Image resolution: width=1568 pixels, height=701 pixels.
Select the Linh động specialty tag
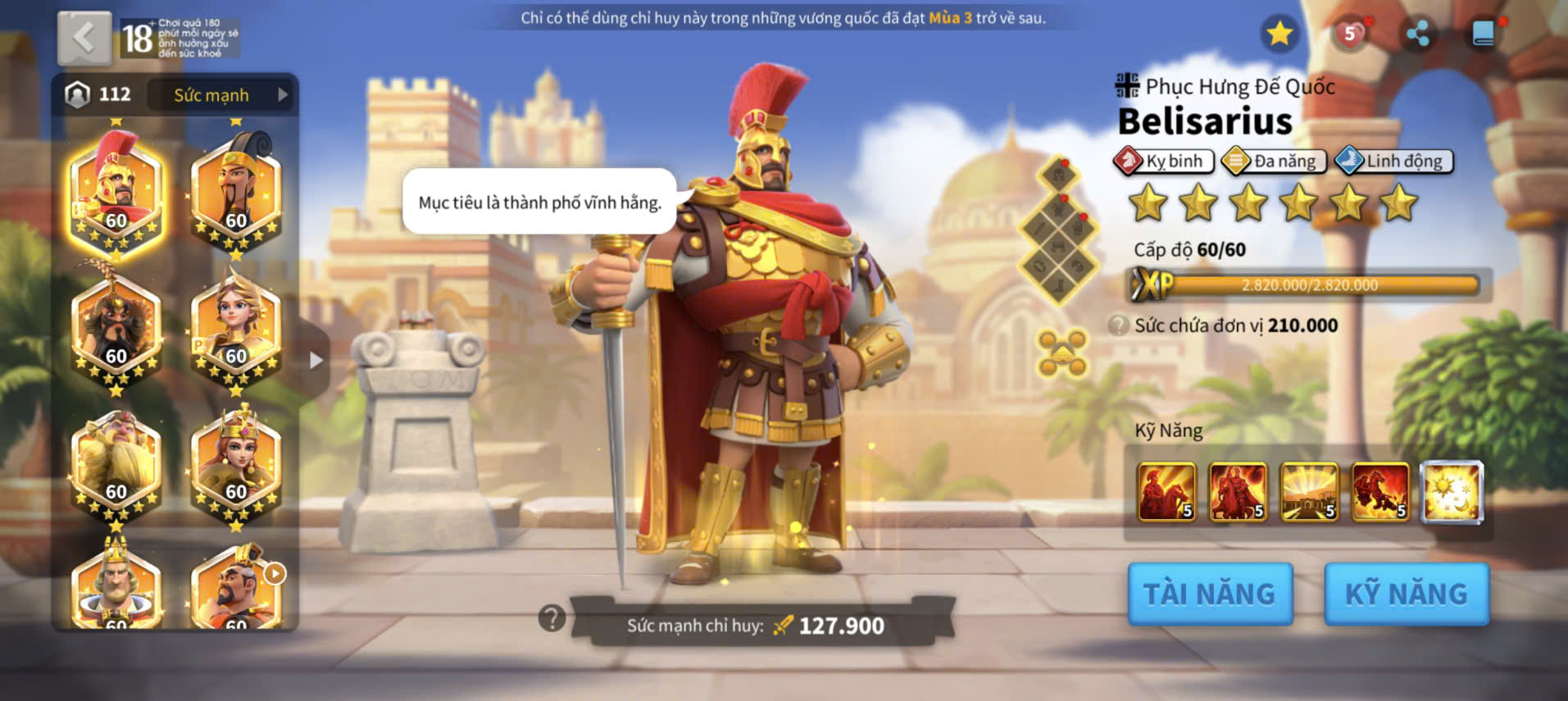tap(1394, 161)
